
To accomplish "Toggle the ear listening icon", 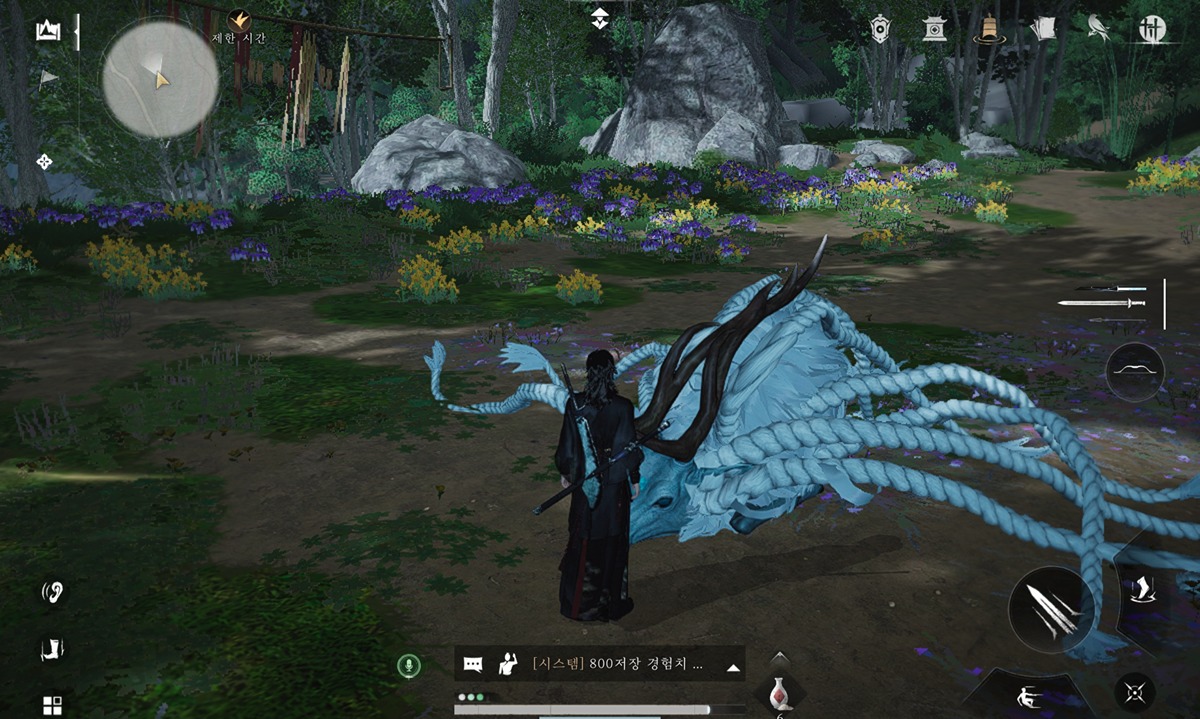I will pyautogui.click(x=52, y=592).
